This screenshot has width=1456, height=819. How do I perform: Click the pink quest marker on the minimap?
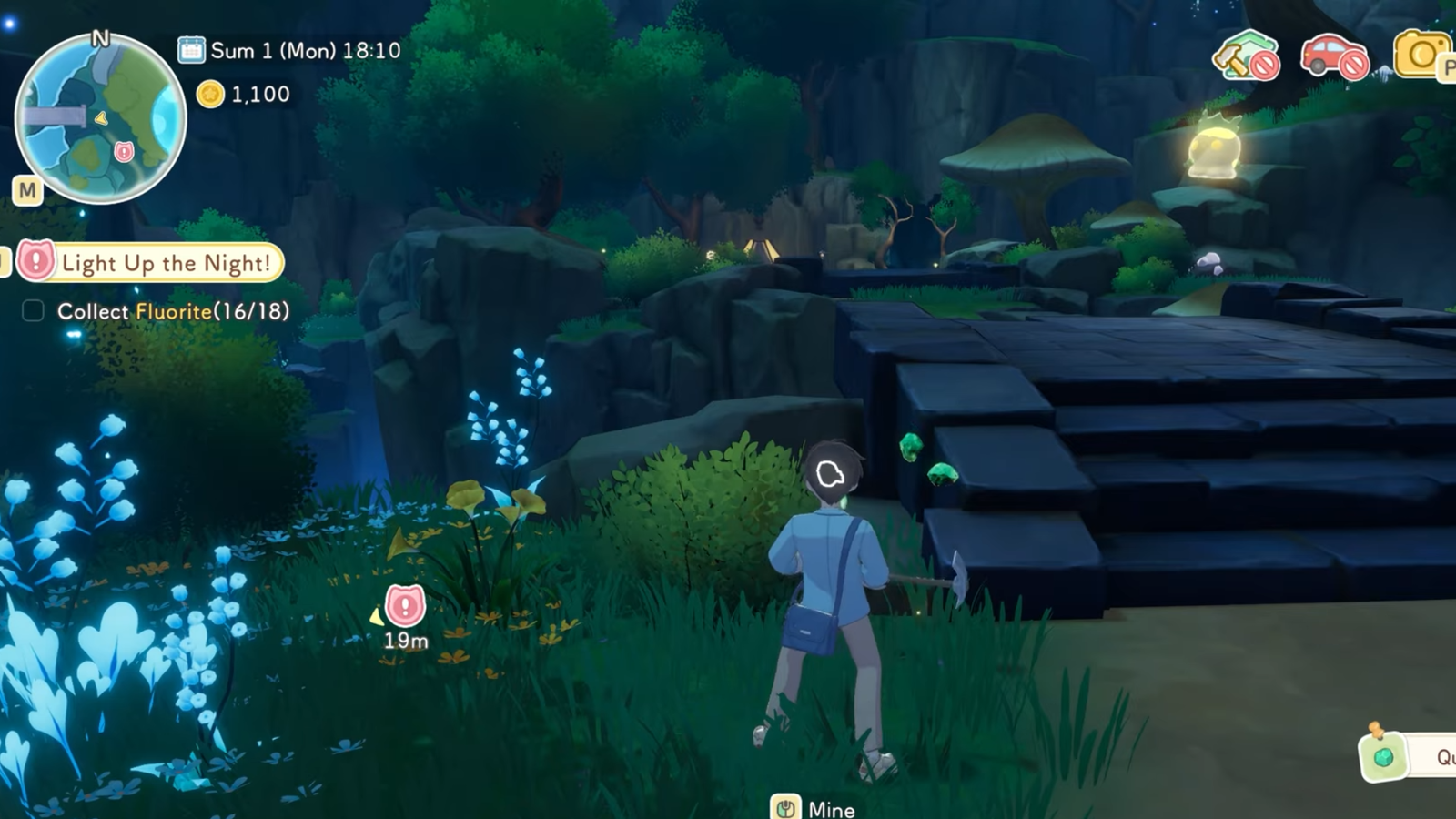[x=124, y=151]
